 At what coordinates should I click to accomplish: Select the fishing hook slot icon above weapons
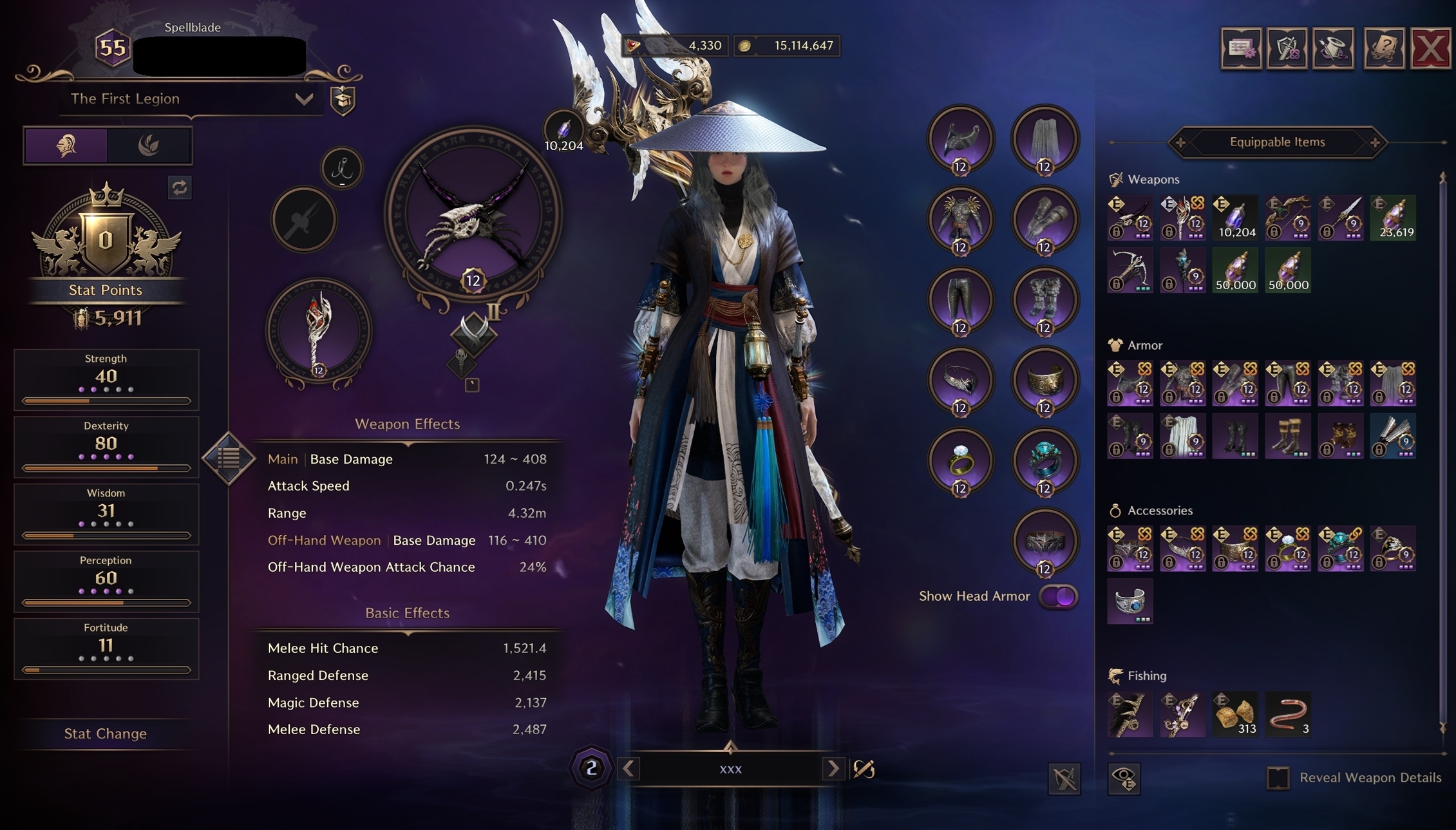(x=343, y=168)
